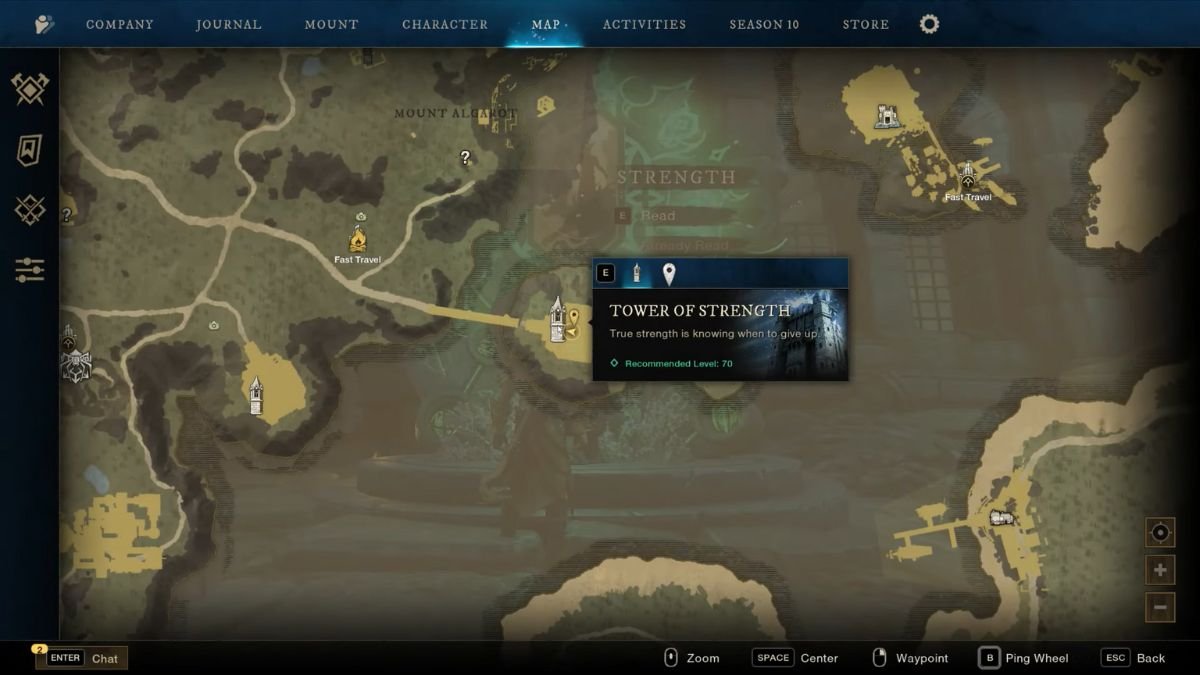Open the Chat box
The width and height of the screenshot is (1200, 675).
[82, 658]
